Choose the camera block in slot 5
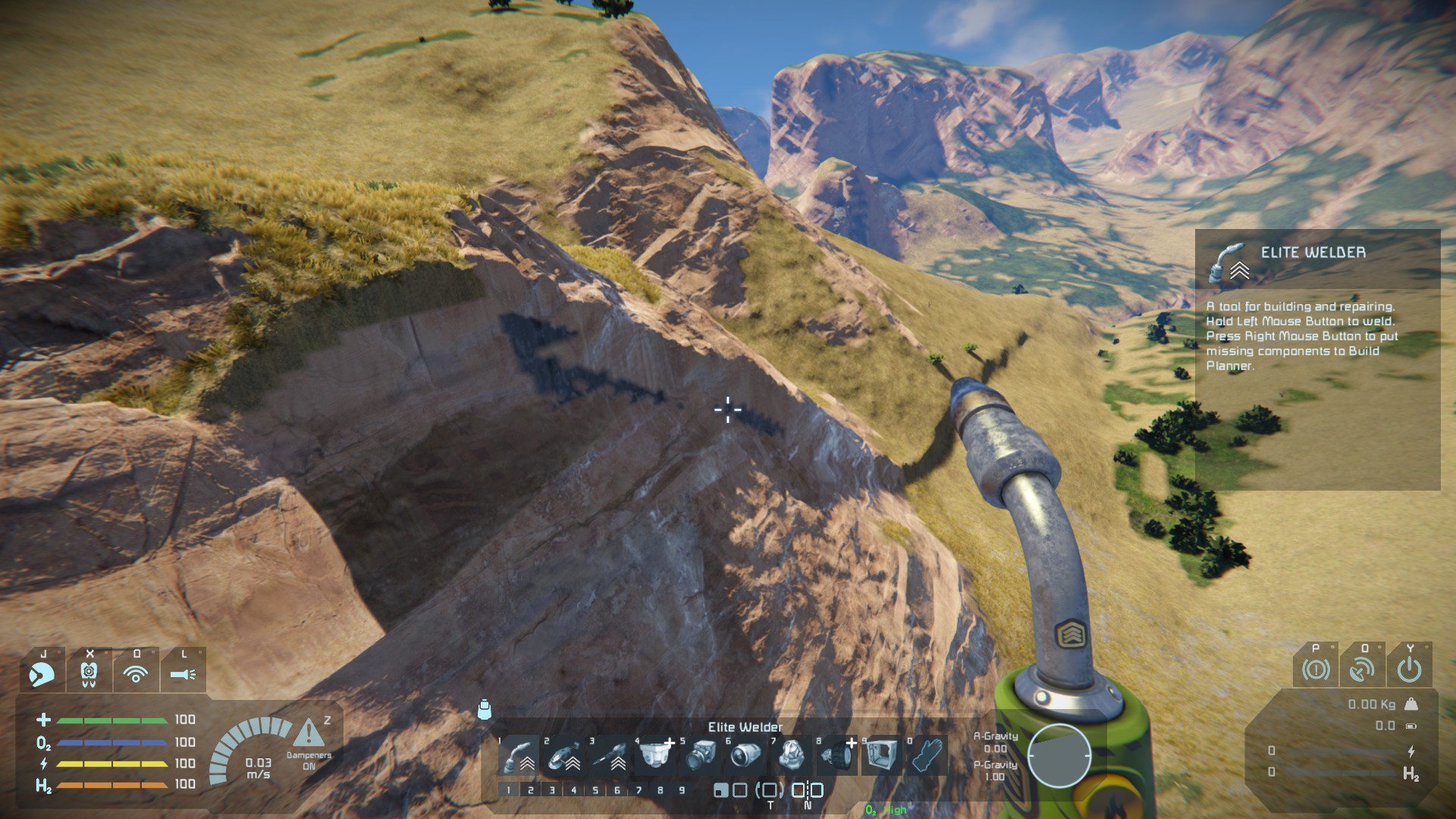The height and width of the screenshot is (819, 1456). pos(701,755)
